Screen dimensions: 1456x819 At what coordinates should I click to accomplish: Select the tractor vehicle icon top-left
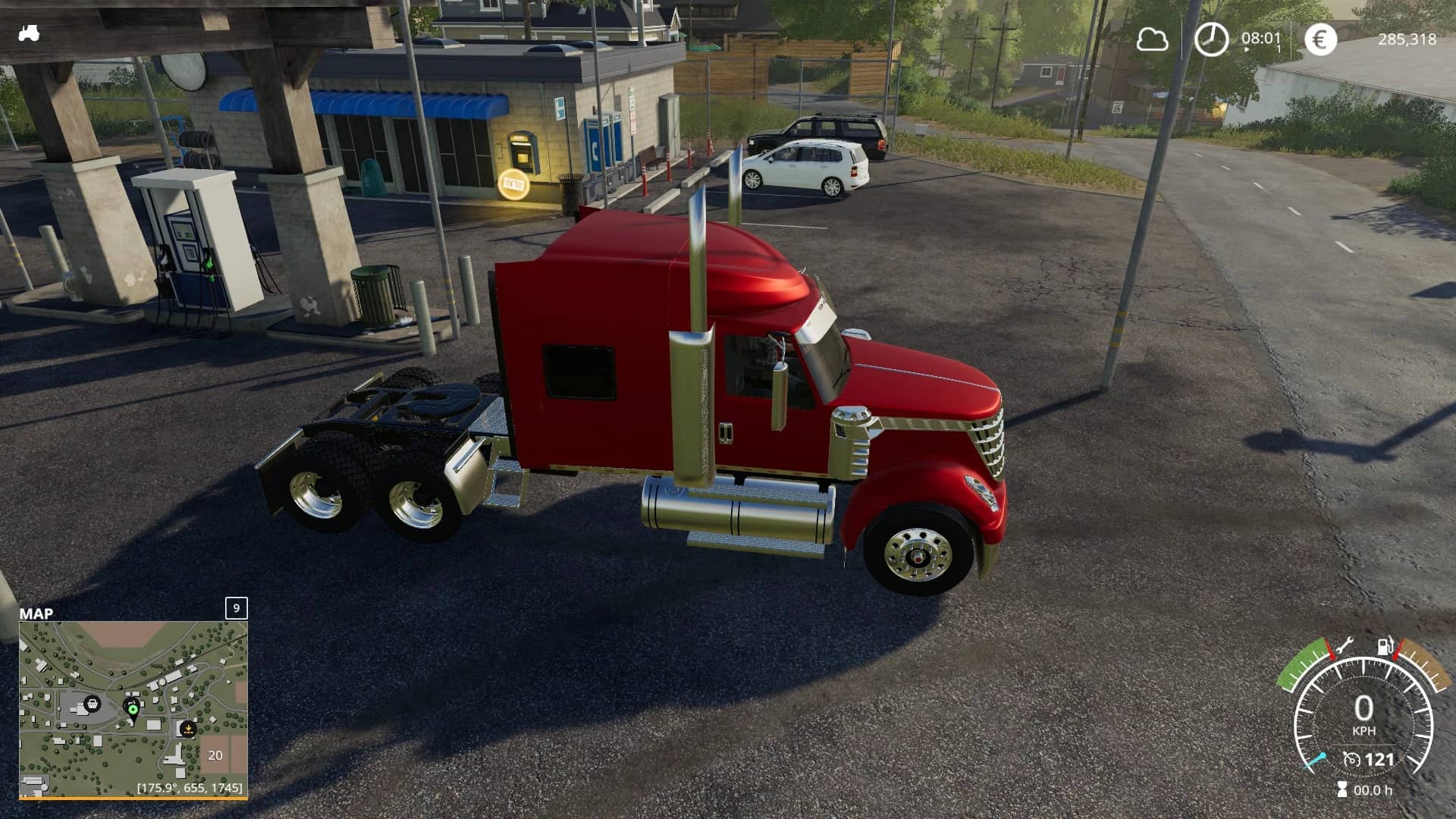coord(28,33)
